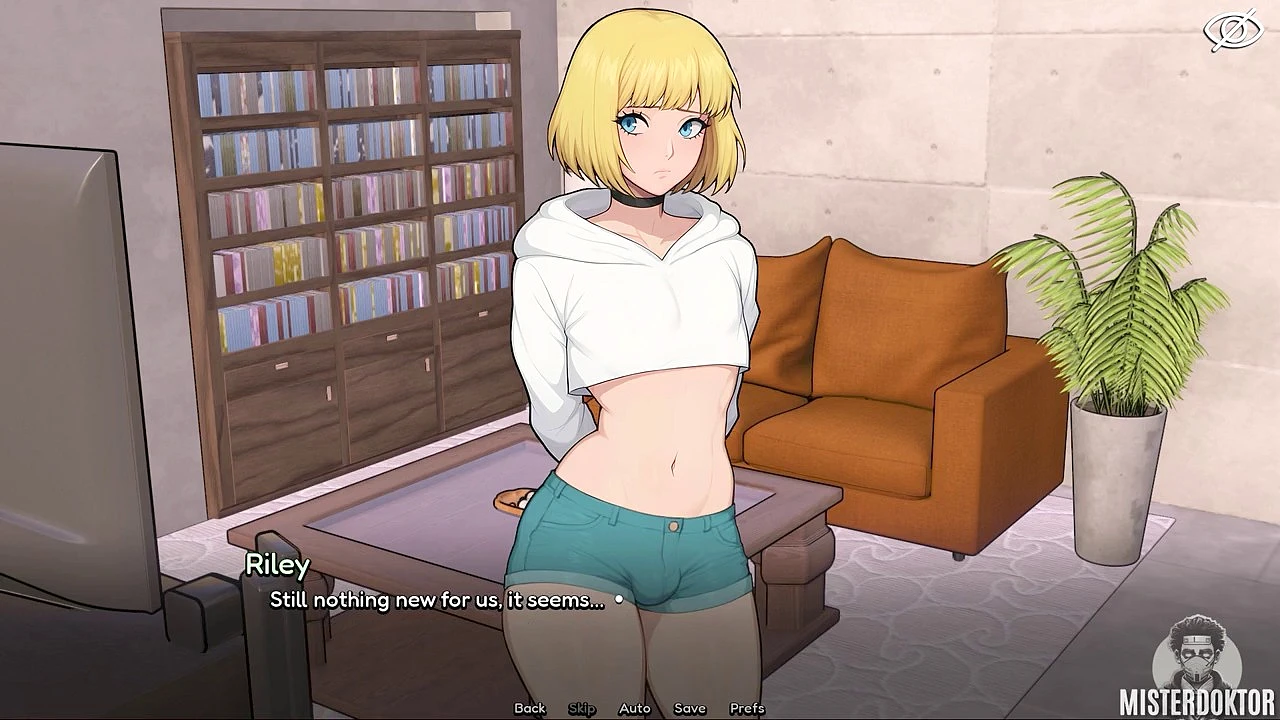1280x720 pixels.
Task: Hide the interface with the eye icon
Action: coord(1234,32)
